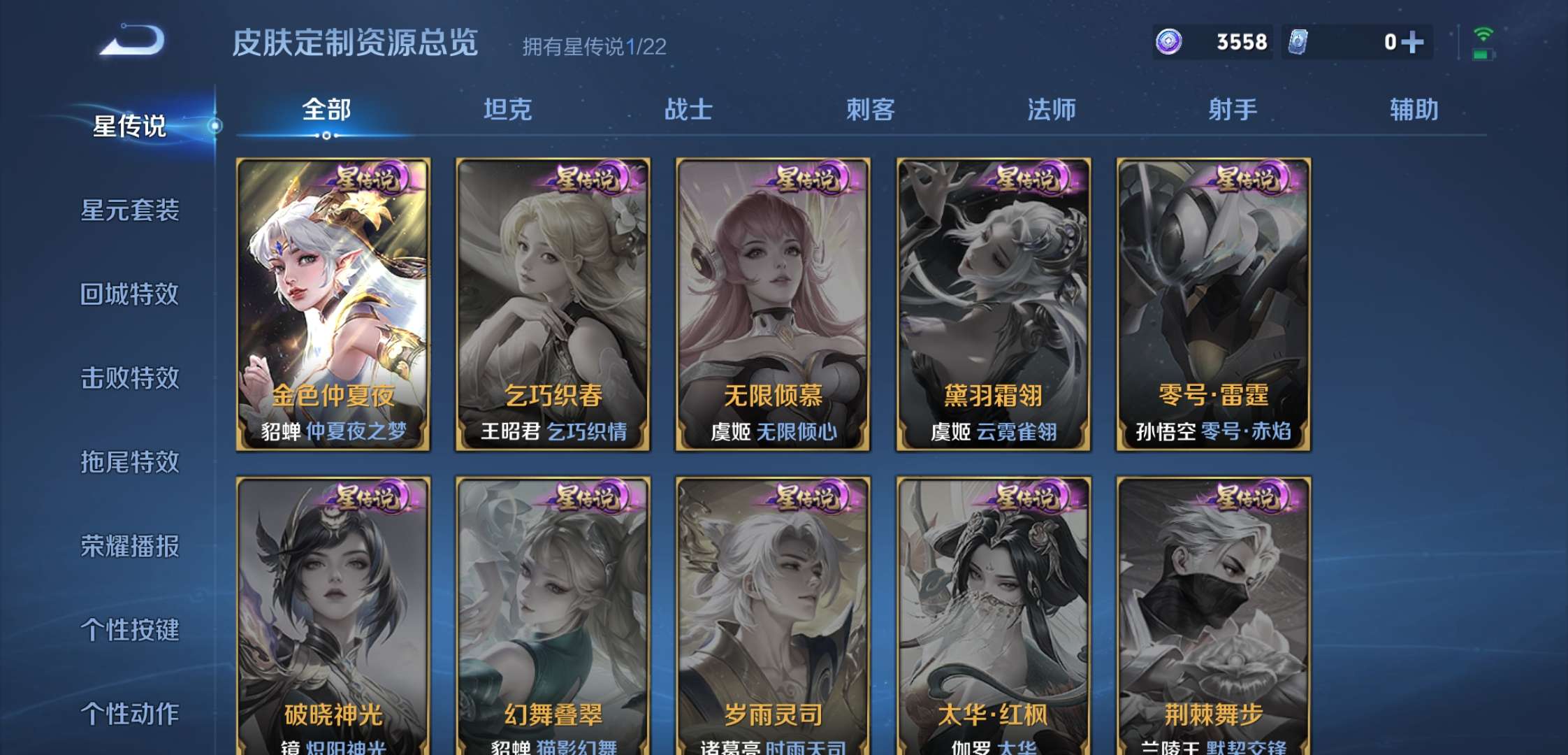This screenshot has height=755, width=1568.
Task: Select the 射手 category tab
Action: (x=1233, y=110)
